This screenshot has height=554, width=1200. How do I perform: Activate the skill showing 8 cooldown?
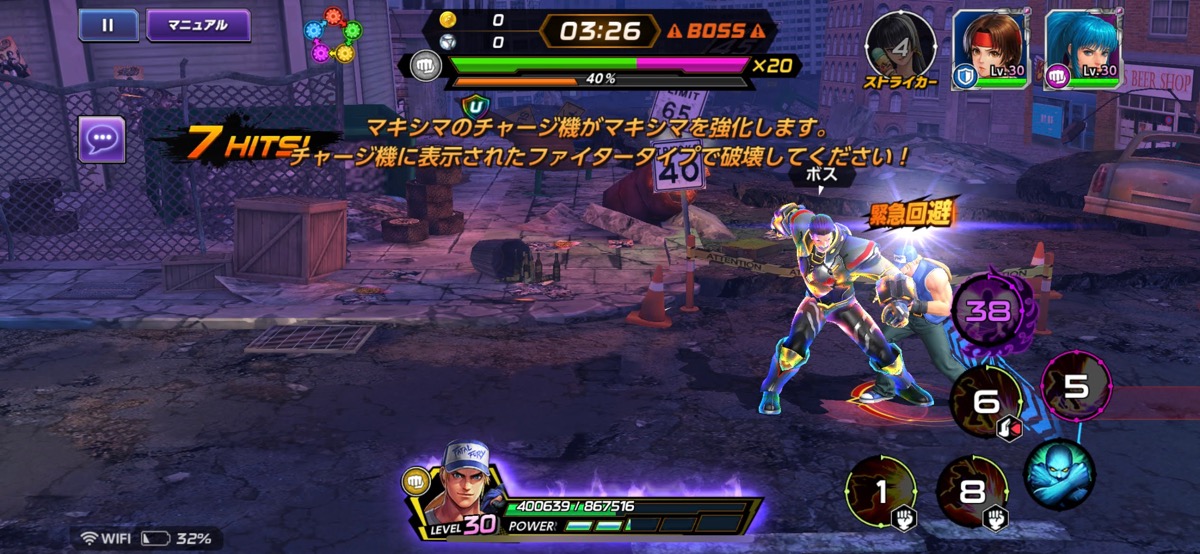(972, 491)
